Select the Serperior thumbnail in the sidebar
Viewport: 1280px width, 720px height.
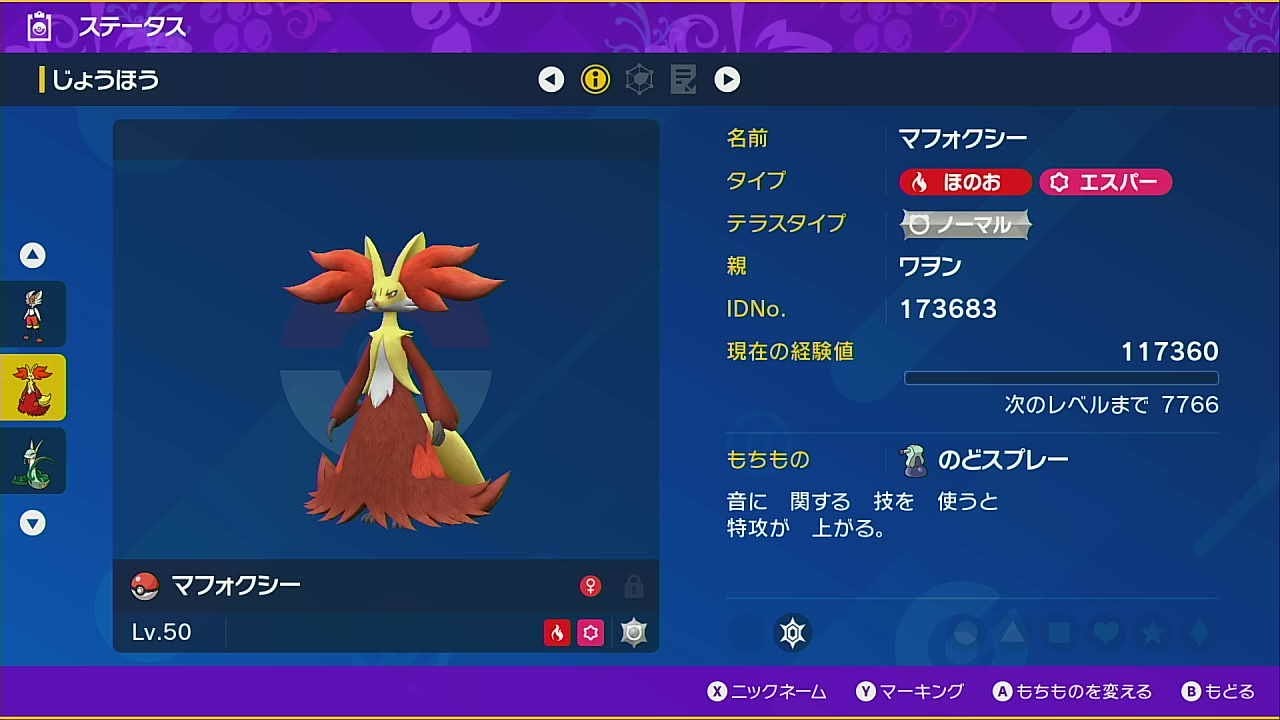tap(33, 460)
